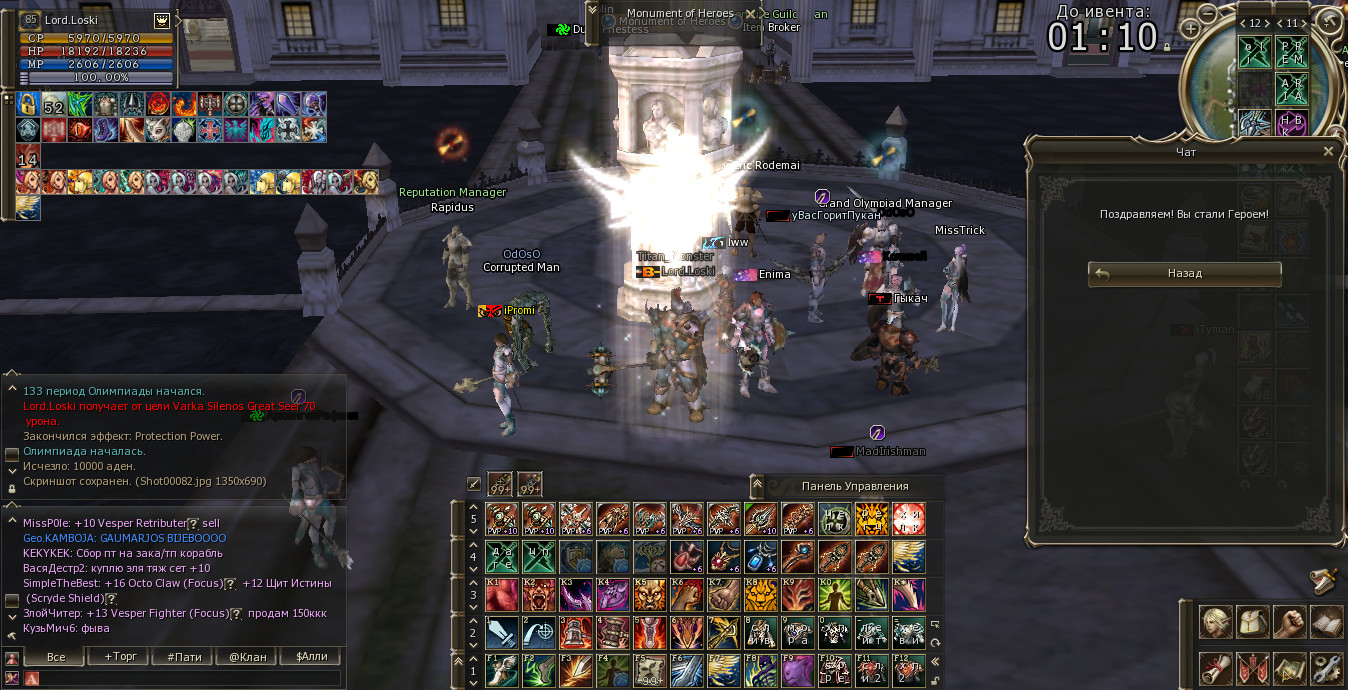Trigger the F9 purple creature skill
This screenshot has width=1348, height=690.
point(797,670)
